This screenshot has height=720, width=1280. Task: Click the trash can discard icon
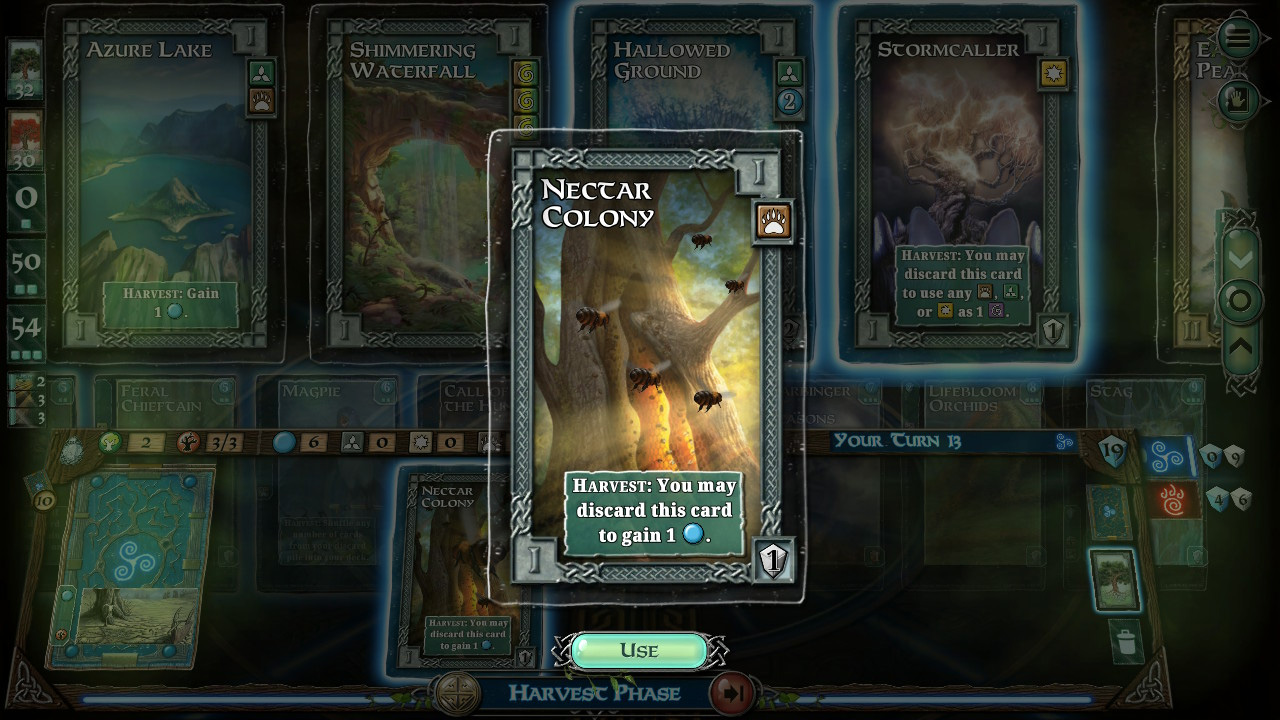[x=1126, y=640]
